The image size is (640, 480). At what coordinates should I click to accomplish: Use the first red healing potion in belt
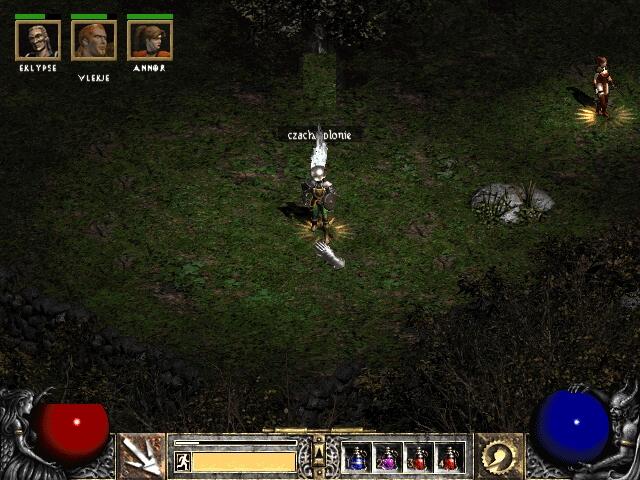click(x=418, y=458)
